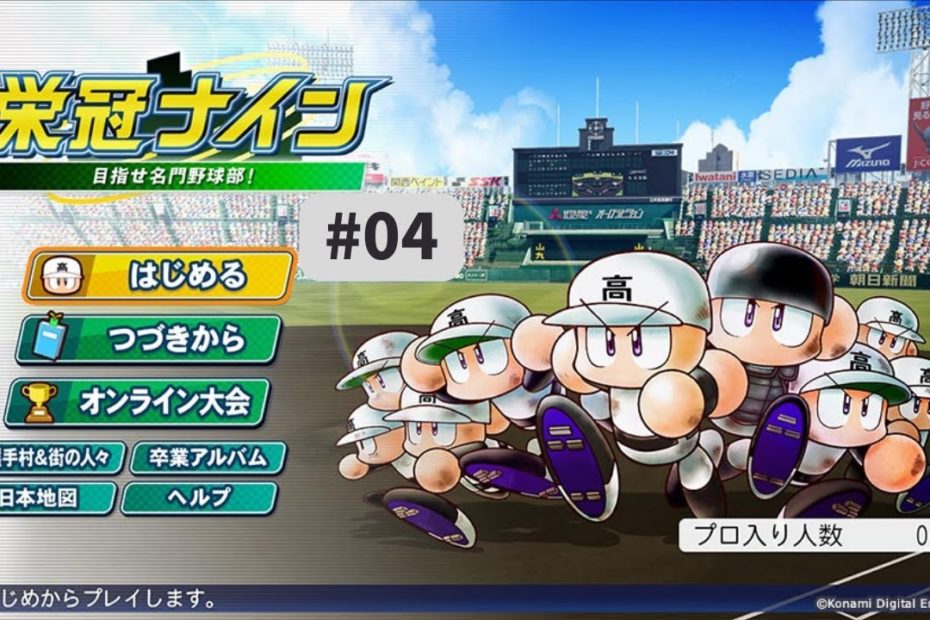
Task: Choose つづきから to continue
Action: click(150, 340)
